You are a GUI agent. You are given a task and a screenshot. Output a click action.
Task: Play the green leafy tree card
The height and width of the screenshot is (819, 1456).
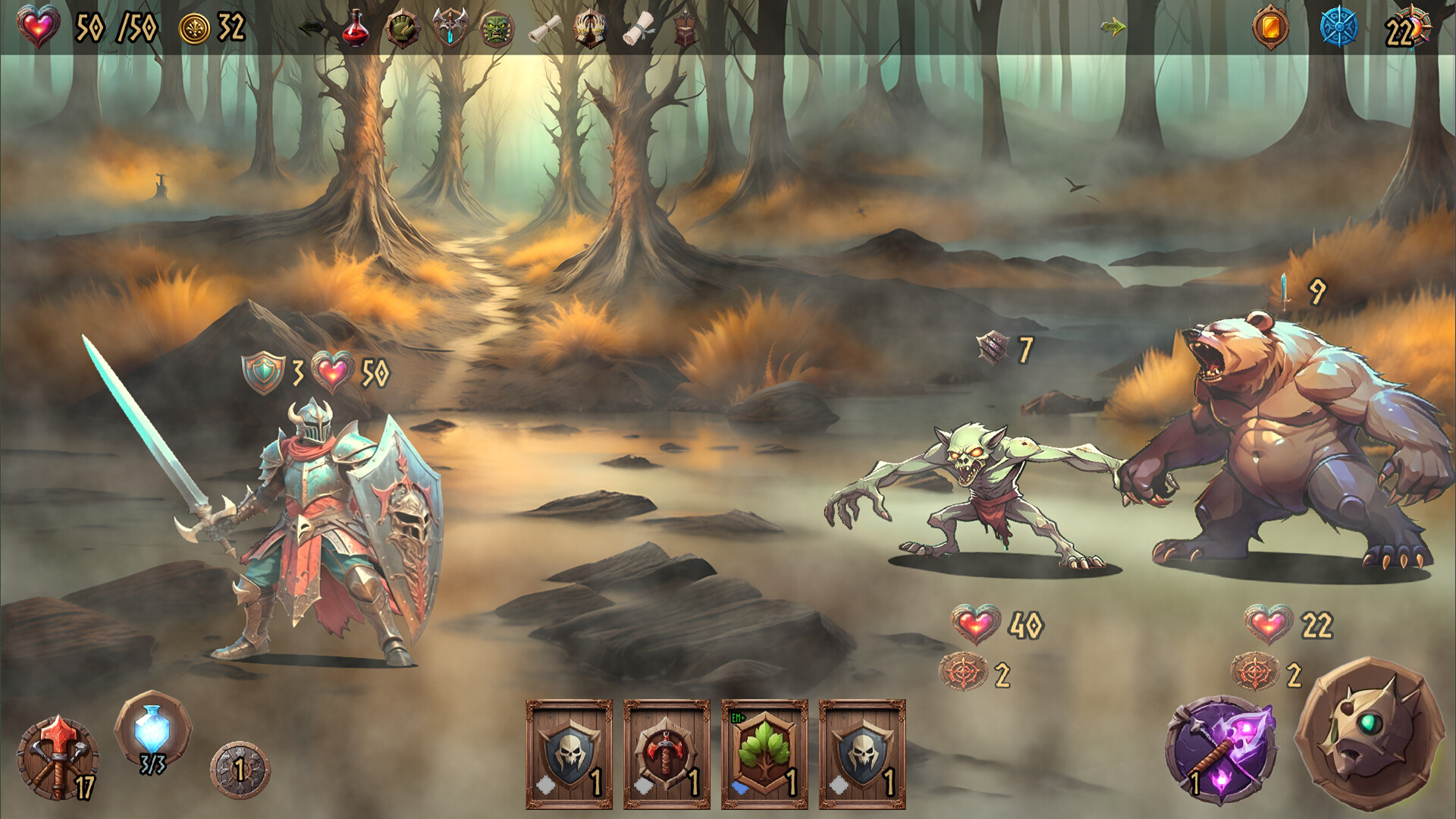[764, 754]
